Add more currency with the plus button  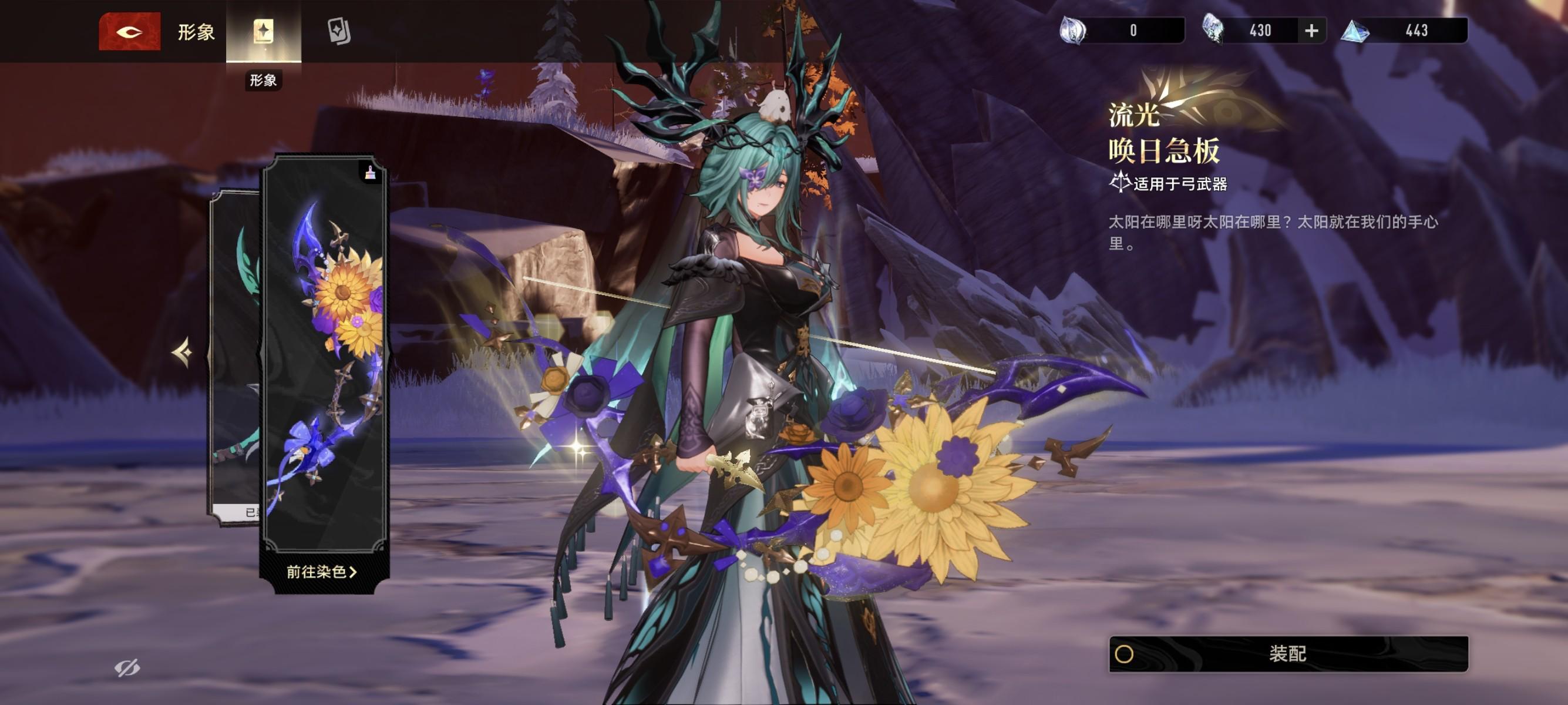[1311, 31]
